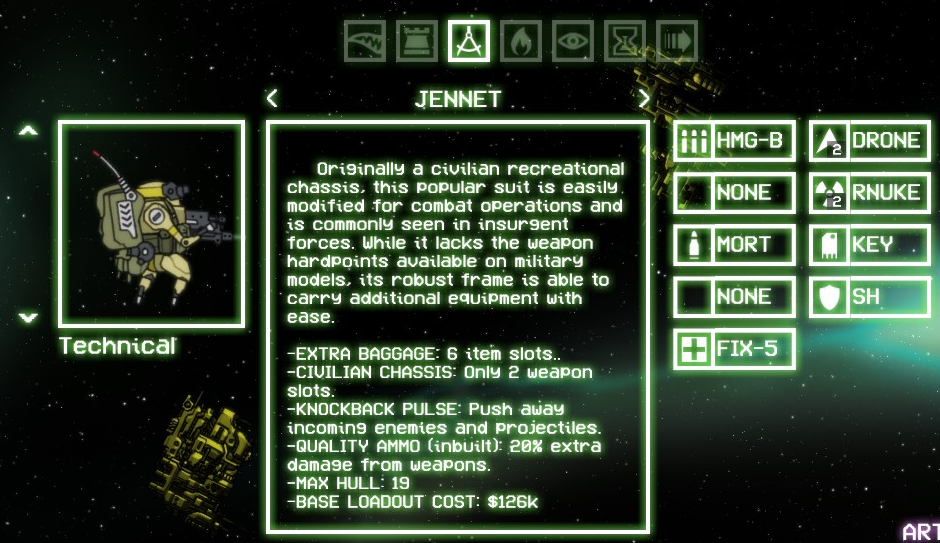Go to the previous suit before Jennet
Image resolution: width=940 pixels, height=543 pixels.
pyautogui.click(x=272, y=98)
